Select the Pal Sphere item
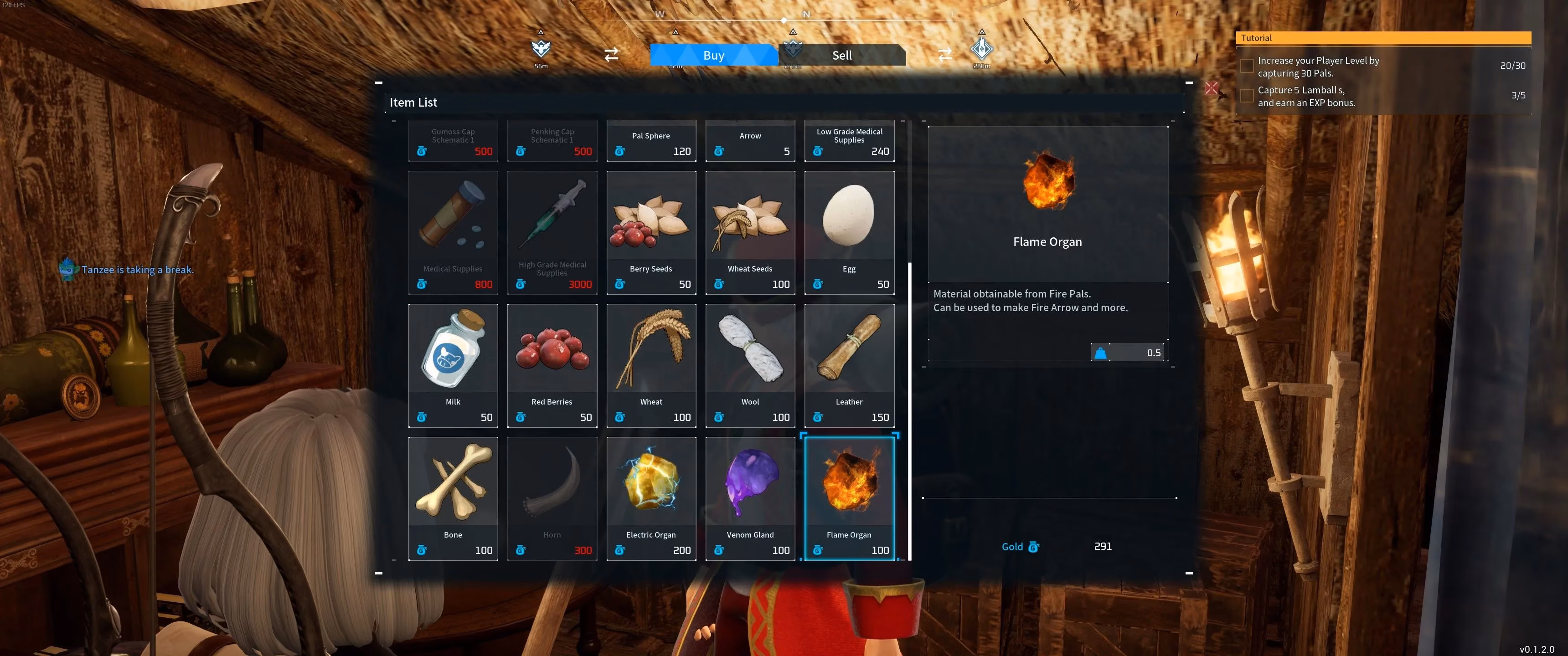1568x656 pixels. (651, 141)
